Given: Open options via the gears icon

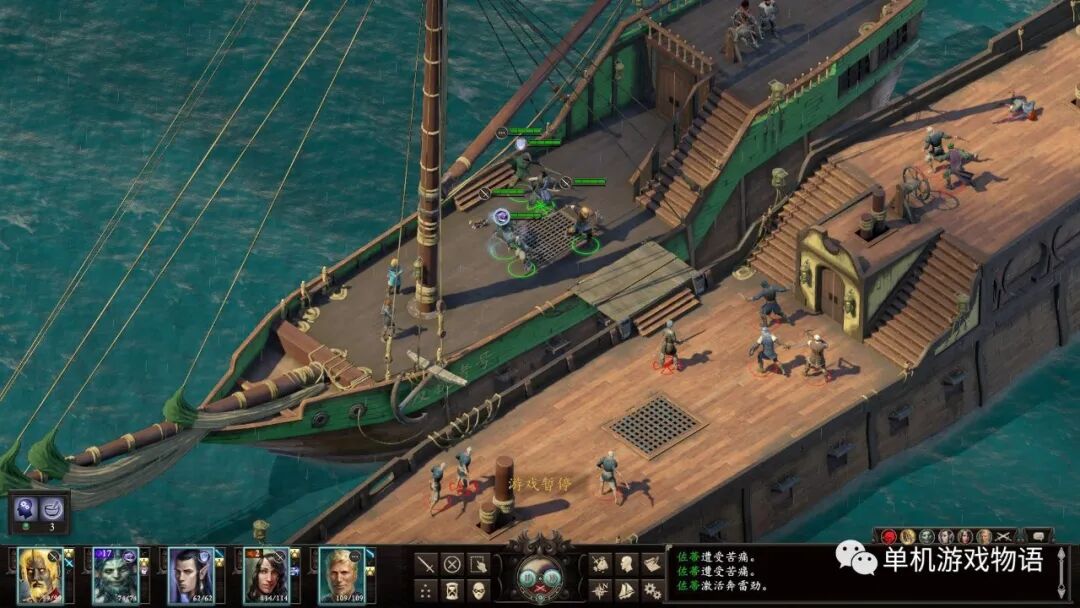Looking at the screenshot, I should pos(652,590).
